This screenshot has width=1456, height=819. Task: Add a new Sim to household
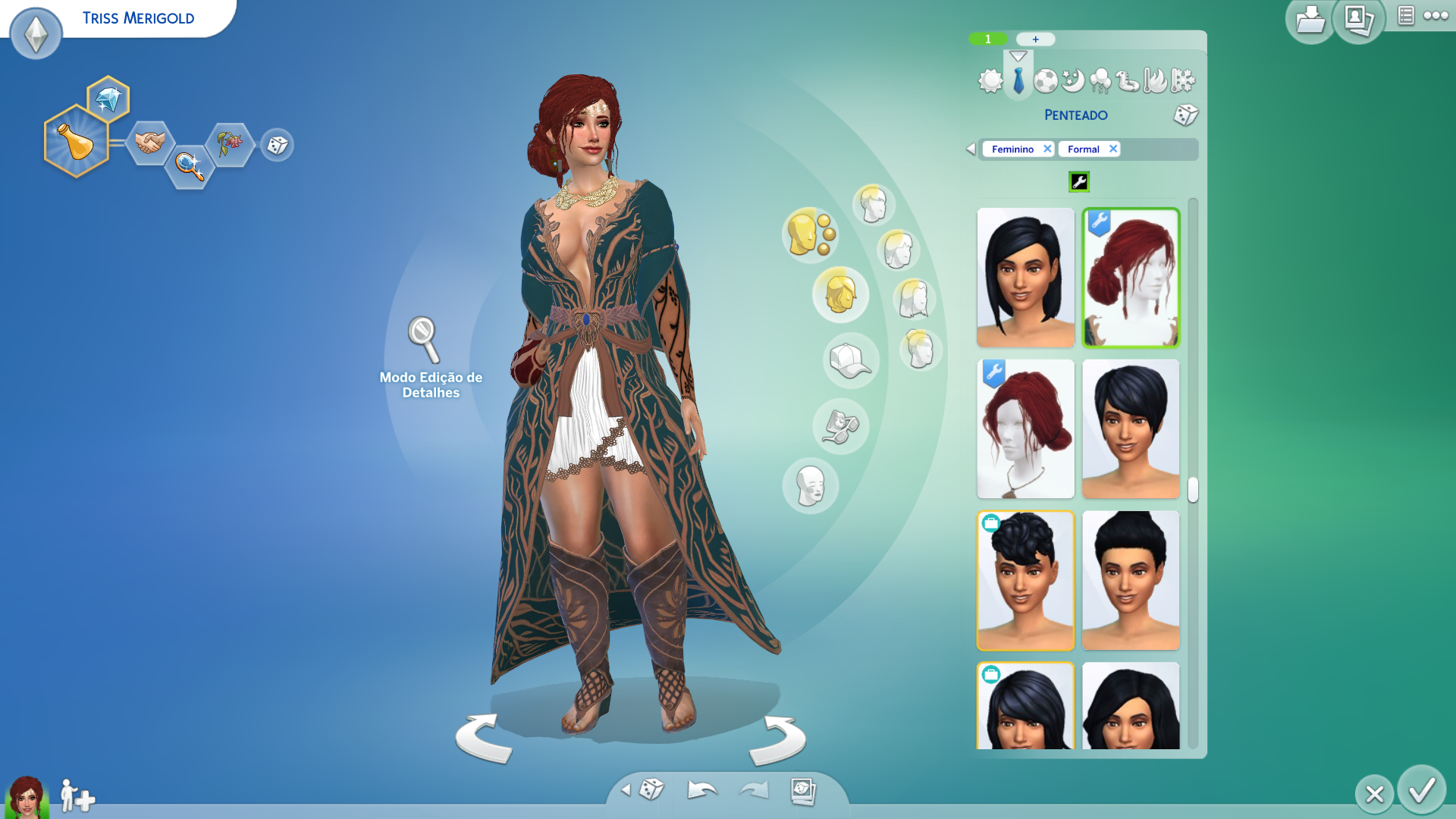click(77, 796)
